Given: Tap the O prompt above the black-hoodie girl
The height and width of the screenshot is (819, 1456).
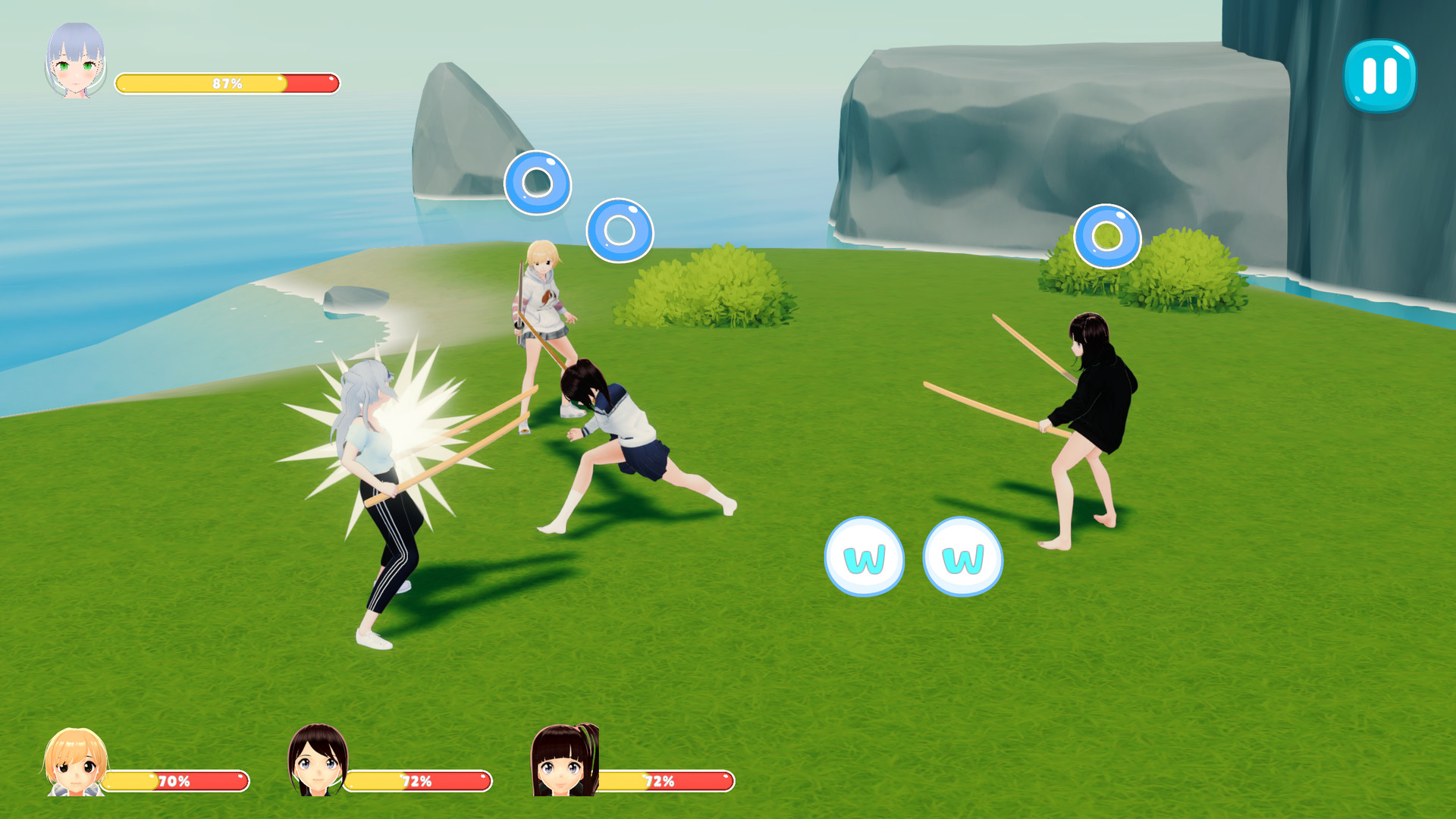Looking at the screenshot, I should [1106, 237].
